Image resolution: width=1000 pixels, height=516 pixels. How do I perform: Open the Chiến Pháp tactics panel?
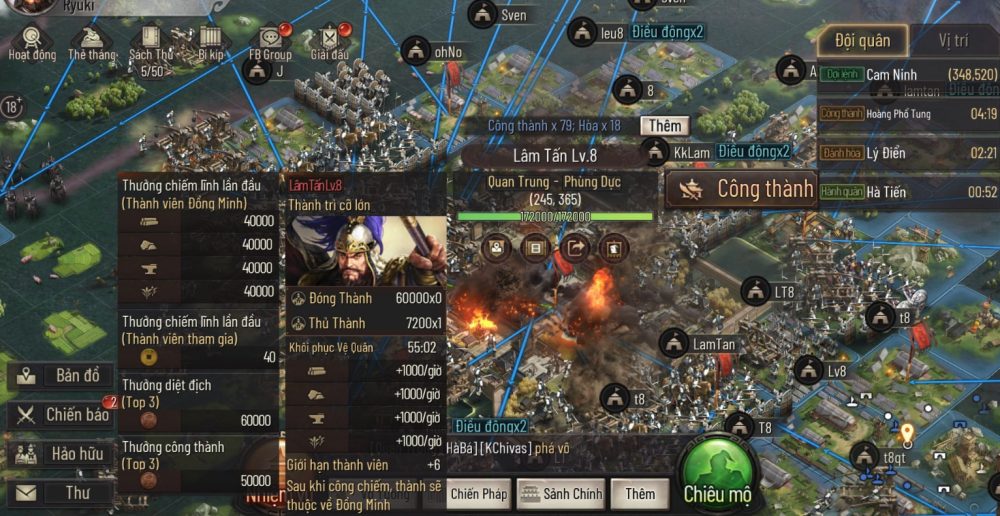pos(479,493)
